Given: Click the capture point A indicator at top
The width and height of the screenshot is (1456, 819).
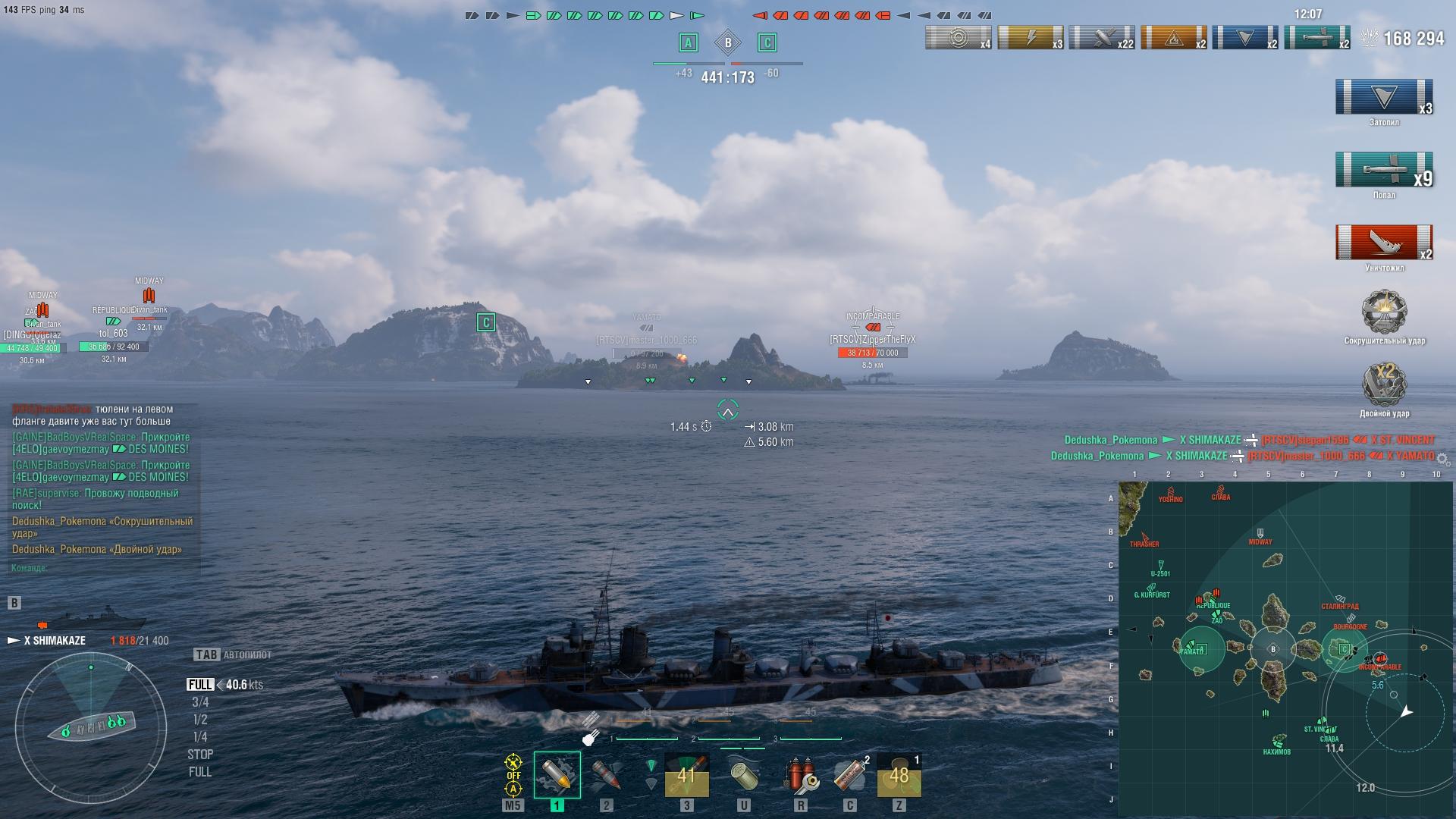Looking at the screenshot, I should tap(688, 42).
